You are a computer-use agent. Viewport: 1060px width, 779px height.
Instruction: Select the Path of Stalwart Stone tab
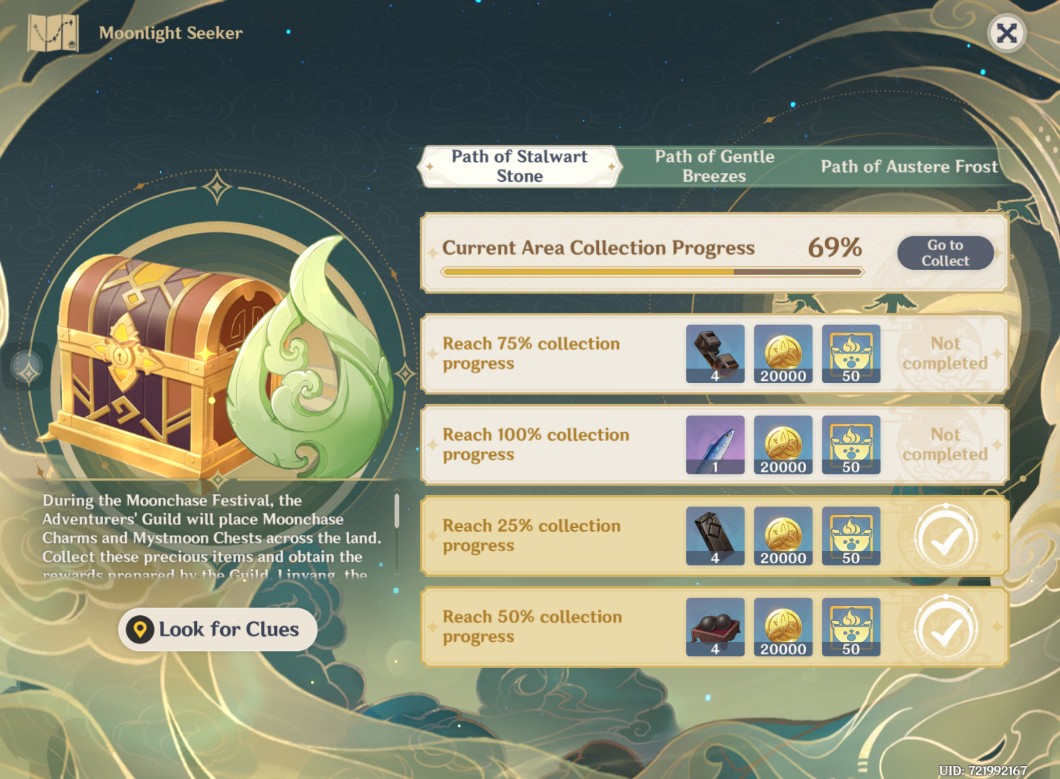[519, 166]
